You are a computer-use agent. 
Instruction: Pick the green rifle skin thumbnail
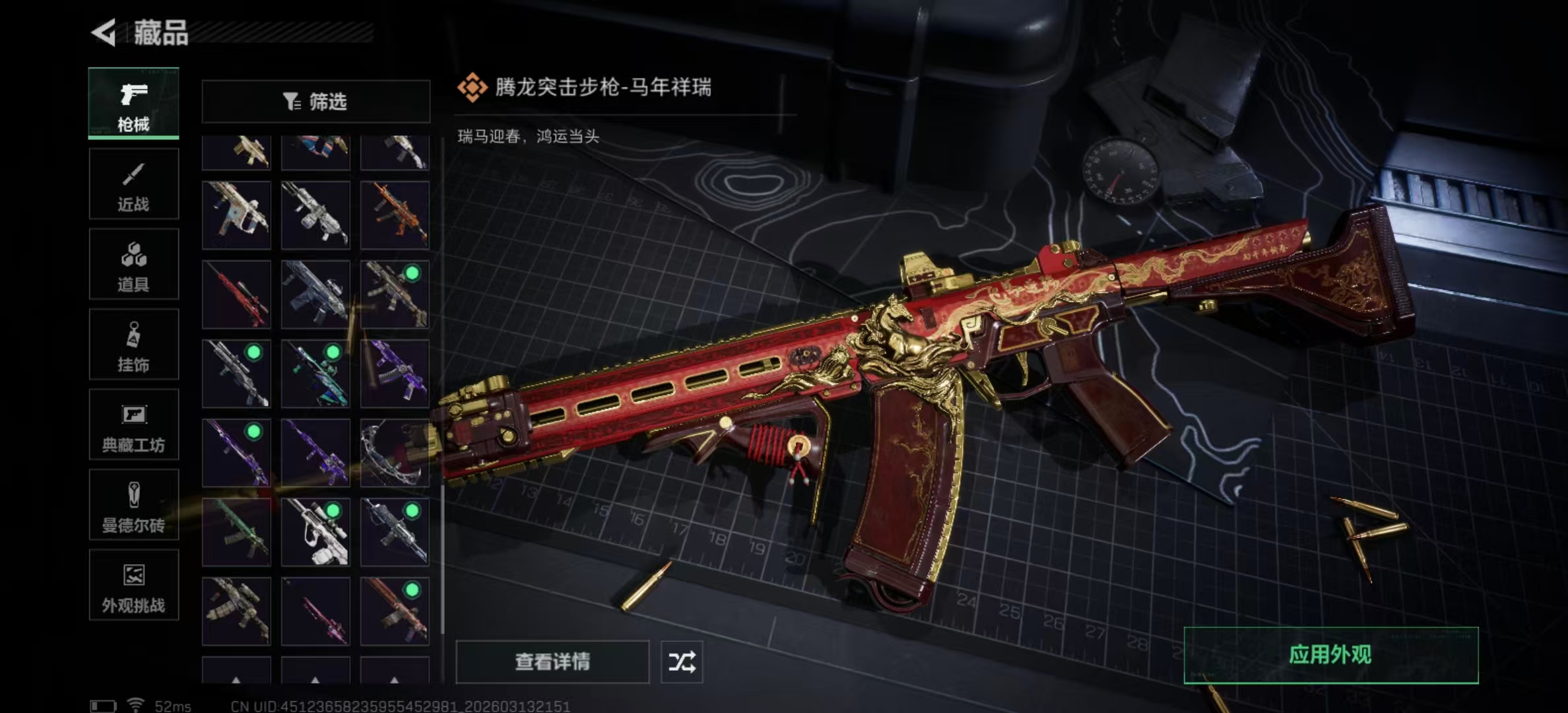point(236,532)
